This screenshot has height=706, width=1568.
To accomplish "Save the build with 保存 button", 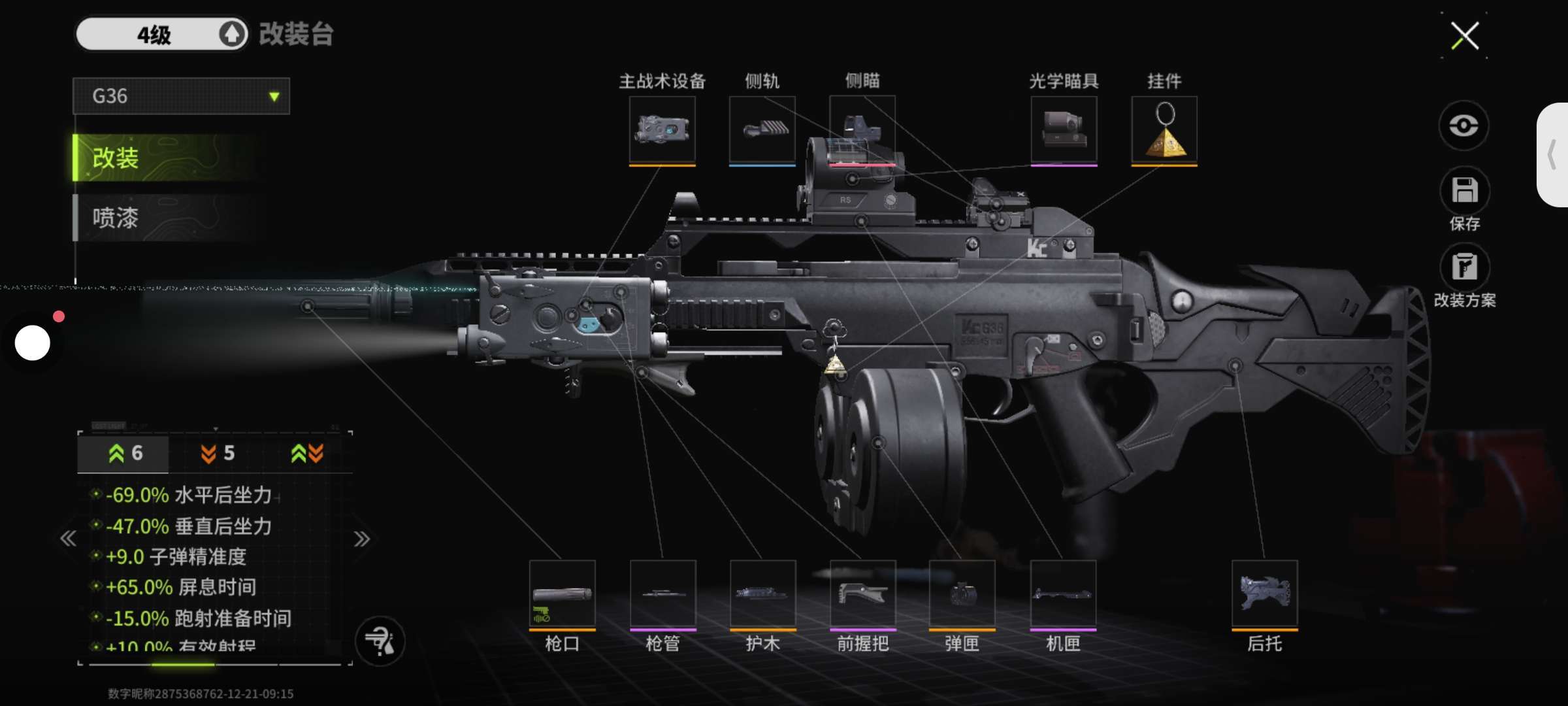I will [1464, 192].
